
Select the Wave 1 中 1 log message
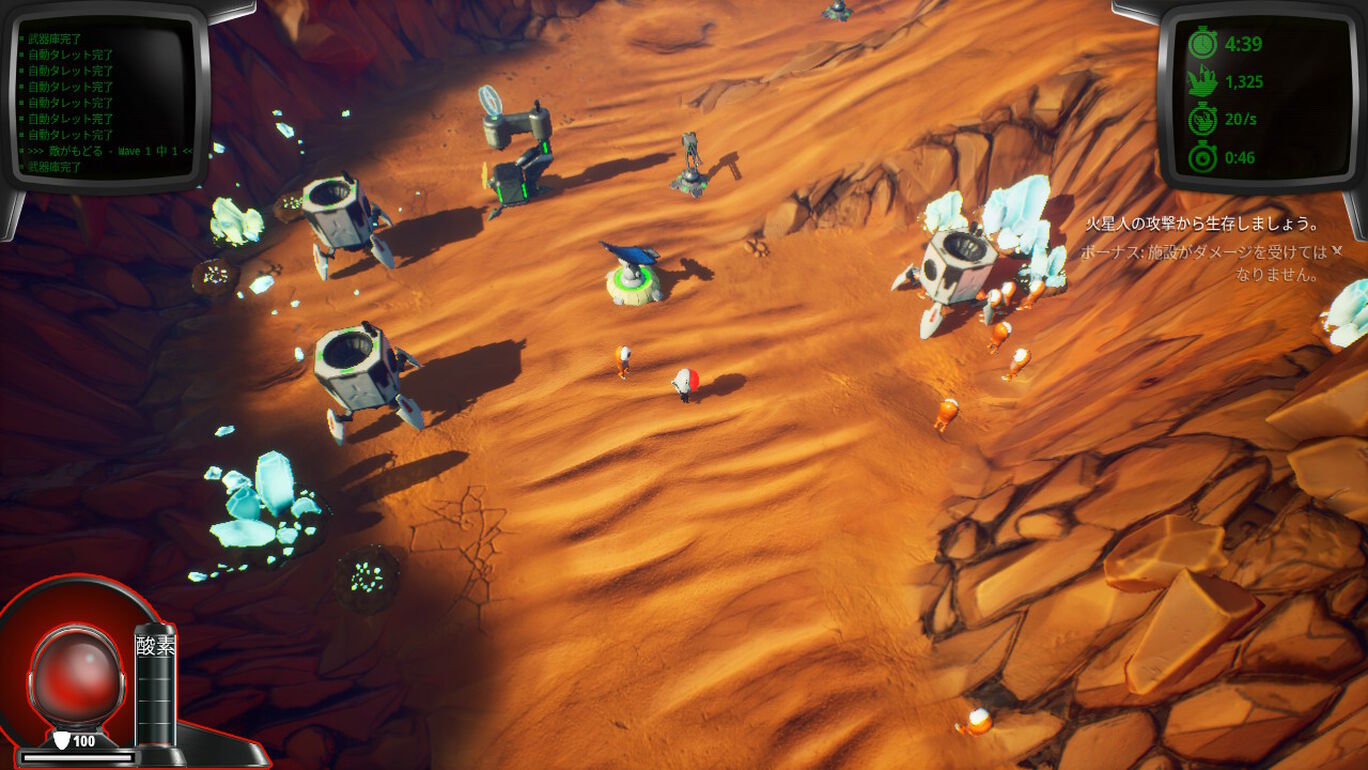coord(110,151)
